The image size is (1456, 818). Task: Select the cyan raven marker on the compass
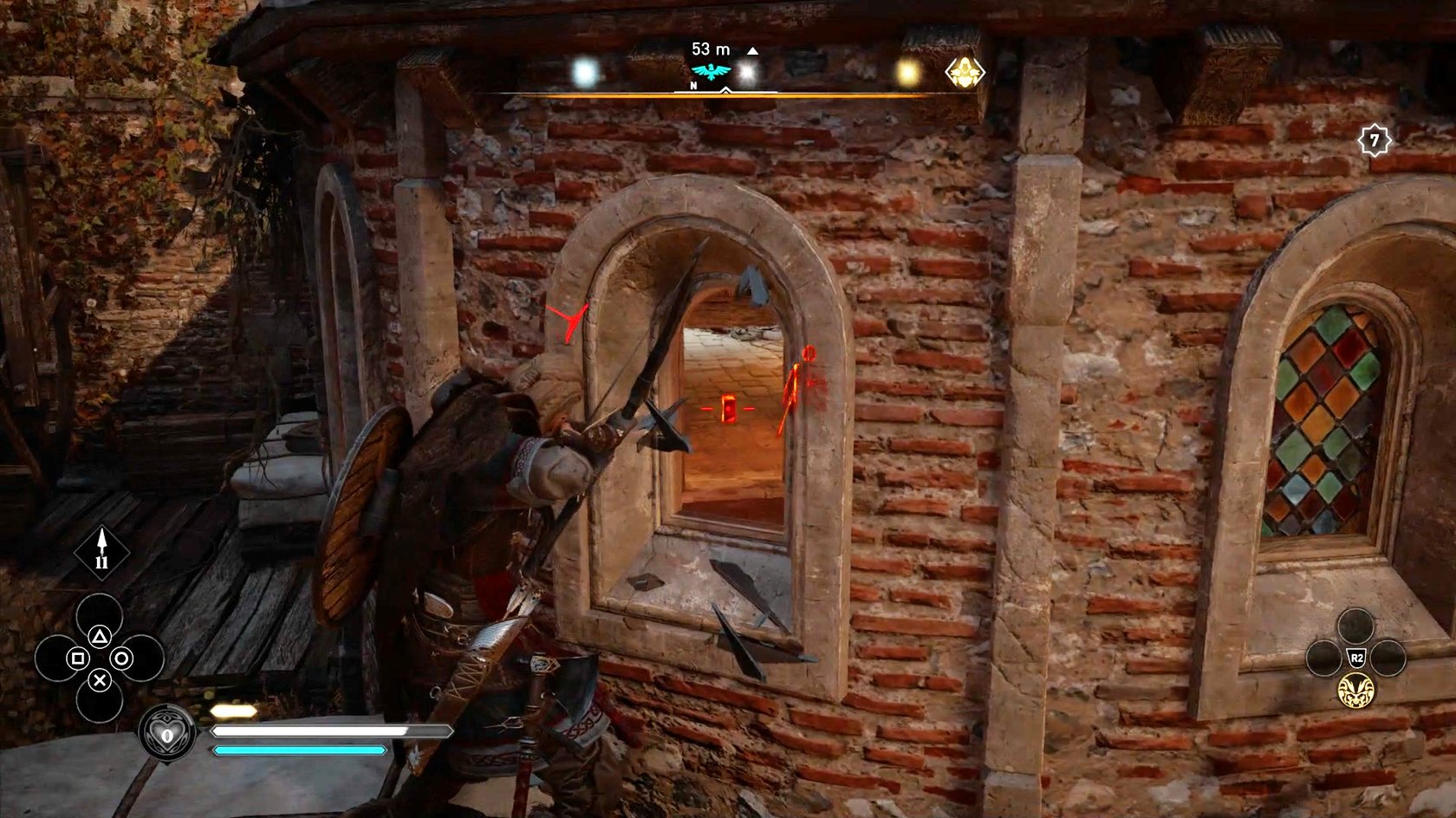pyautogui.click(x=711, y=72)
